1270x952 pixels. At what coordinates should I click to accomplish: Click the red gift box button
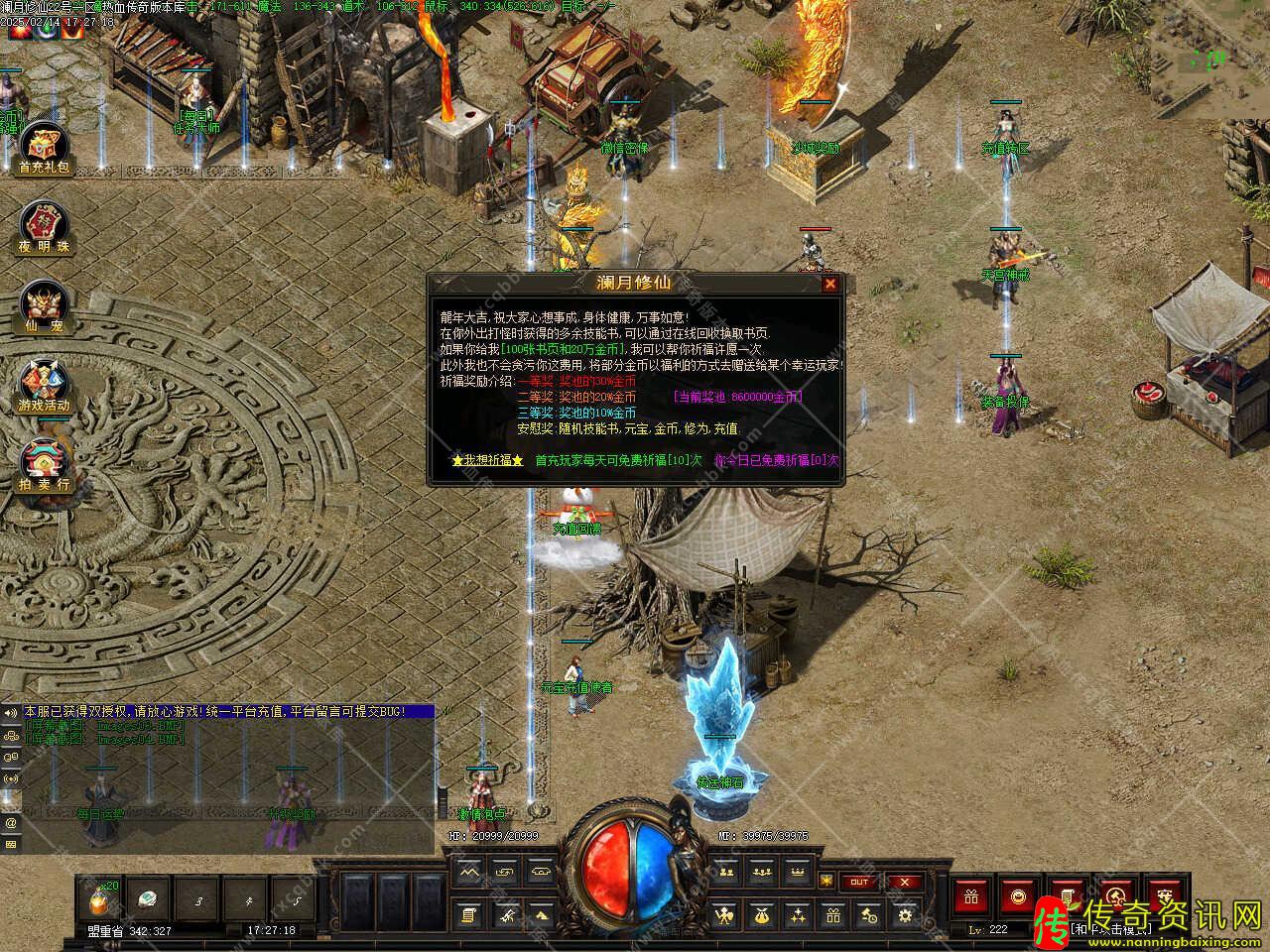pyautogui.click(x=971, y=896)
